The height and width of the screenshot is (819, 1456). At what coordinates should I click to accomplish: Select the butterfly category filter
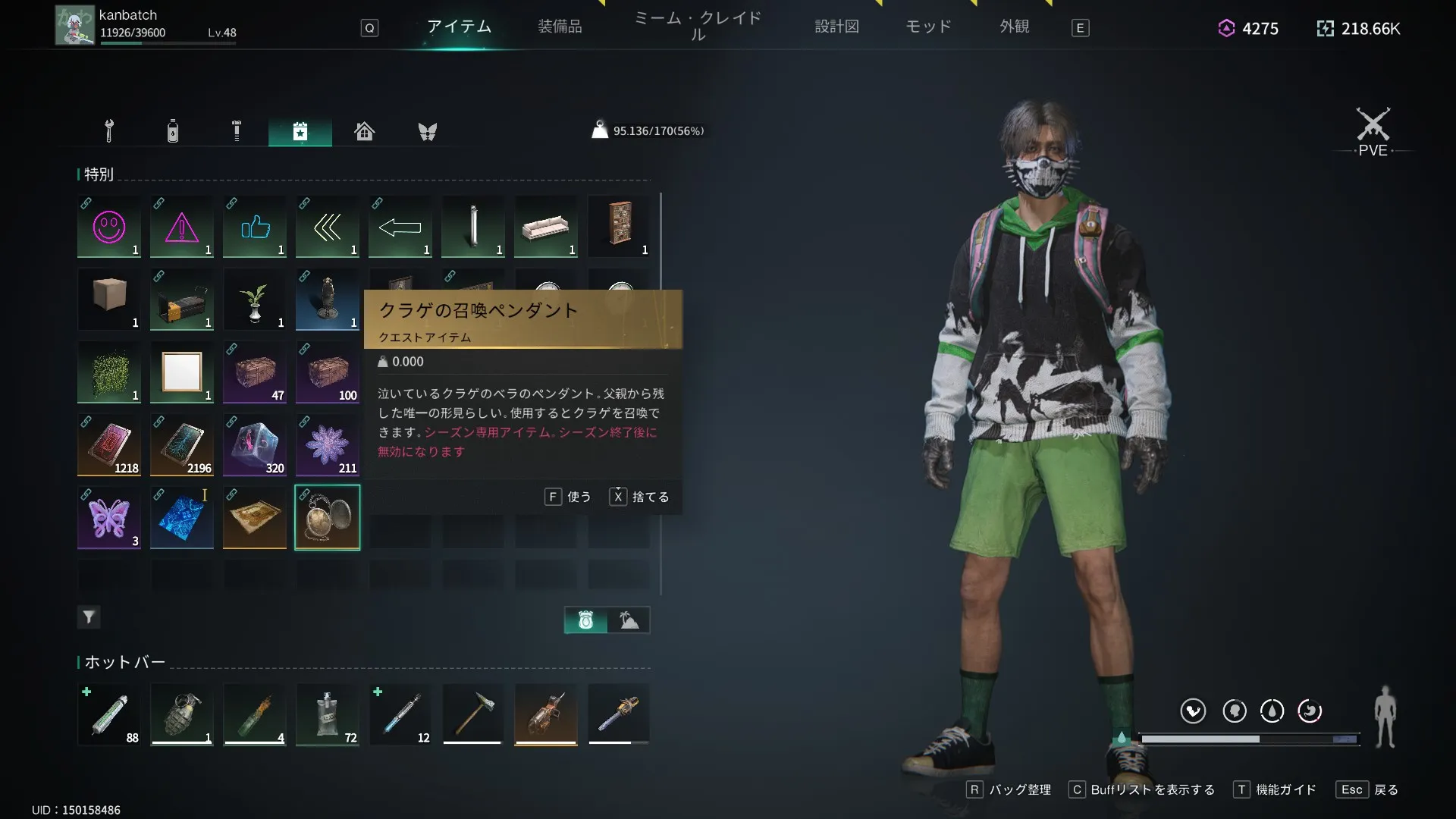[x=428, y=131]
